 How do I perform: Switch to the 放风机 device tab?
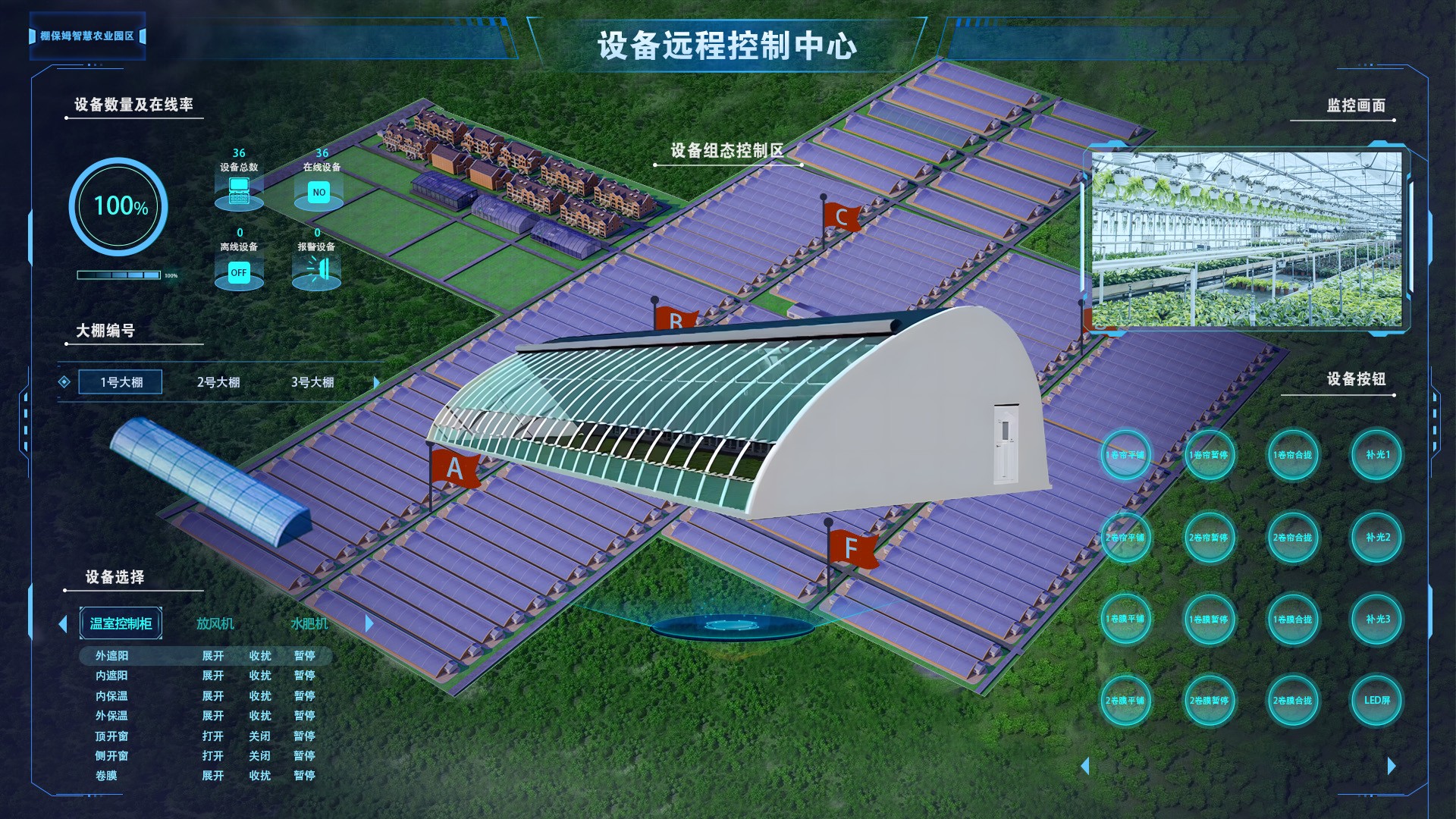point(215,623)
